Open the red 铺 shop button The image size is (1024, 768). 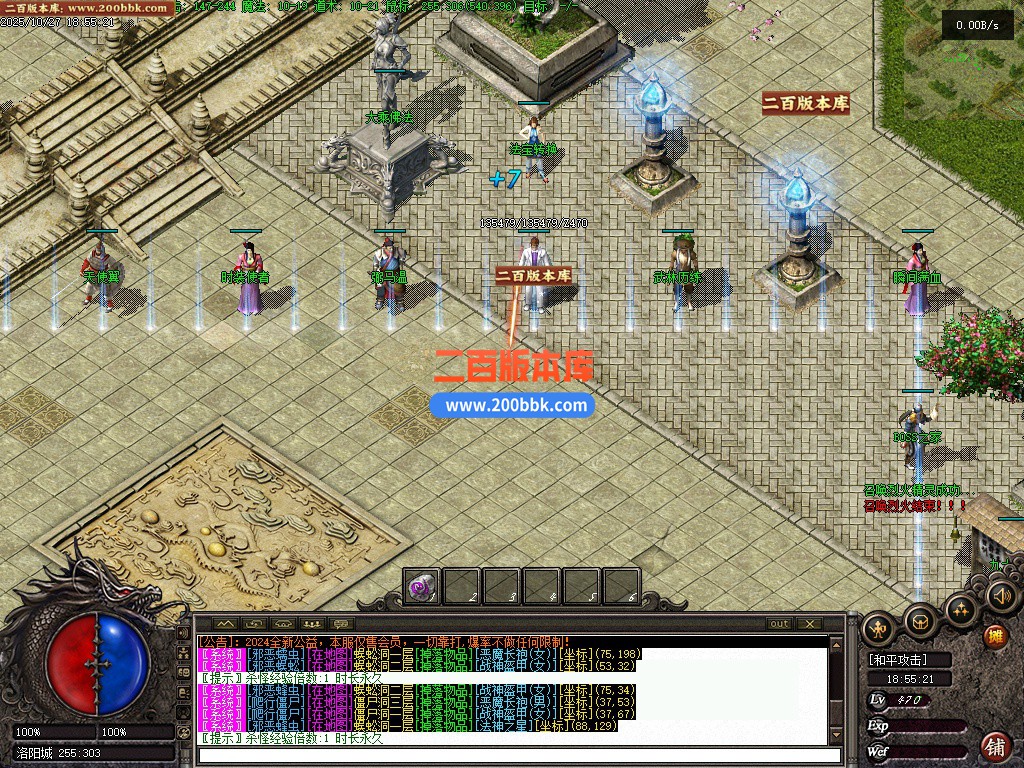996,746
